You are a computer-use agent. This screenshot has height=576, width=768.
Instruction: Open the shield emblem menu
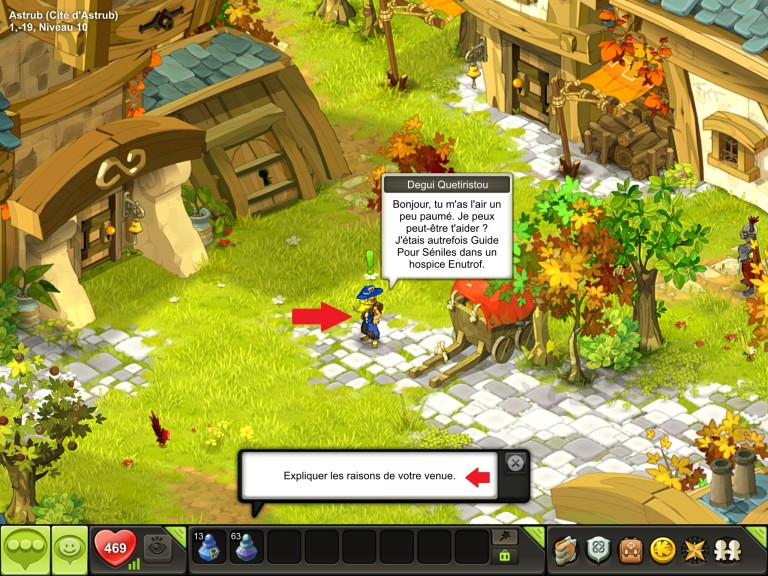[x=599, y=549]
